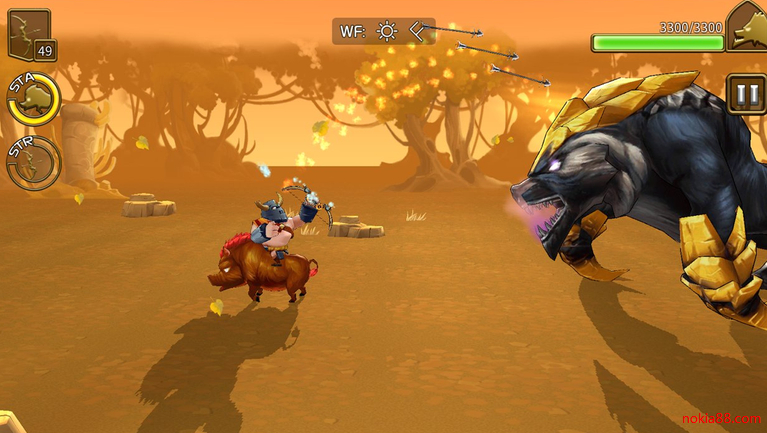This screenshot has height=433, width=767.
Task: Activate the STA boar stamina skill
Action: tap(35, 98)
